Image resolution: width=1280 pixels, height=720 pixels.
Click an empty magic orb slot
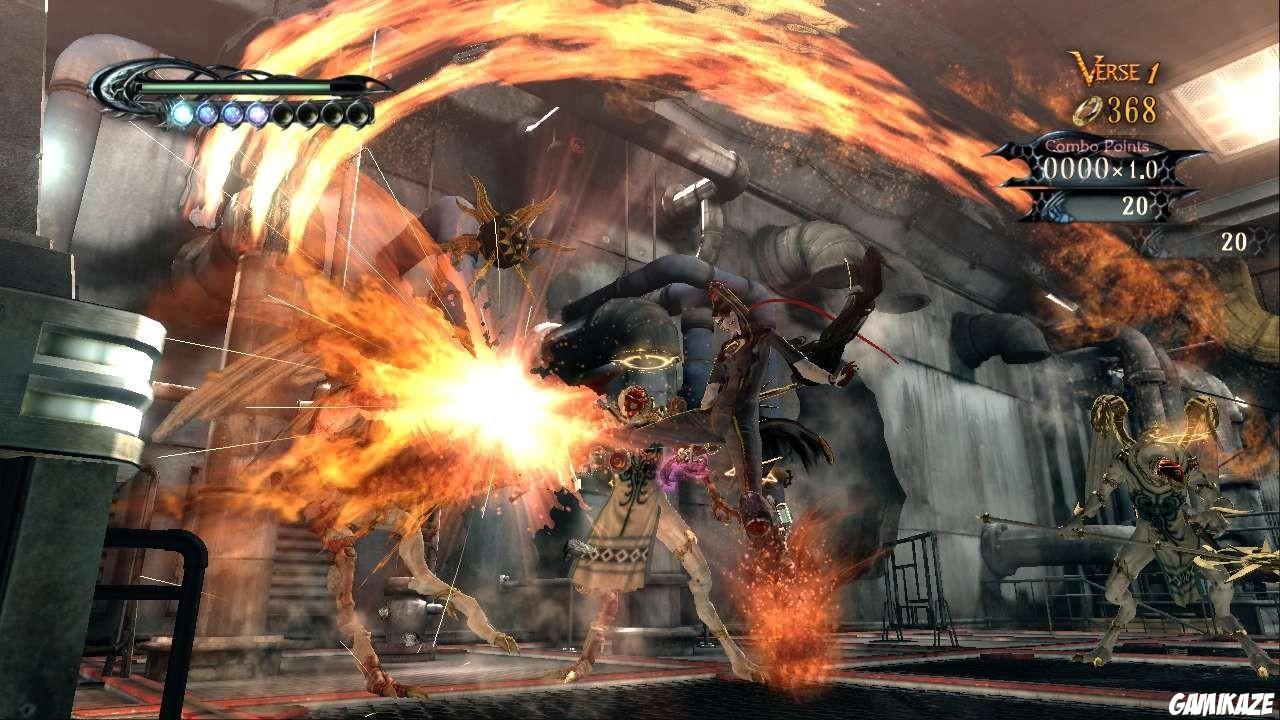307,115
